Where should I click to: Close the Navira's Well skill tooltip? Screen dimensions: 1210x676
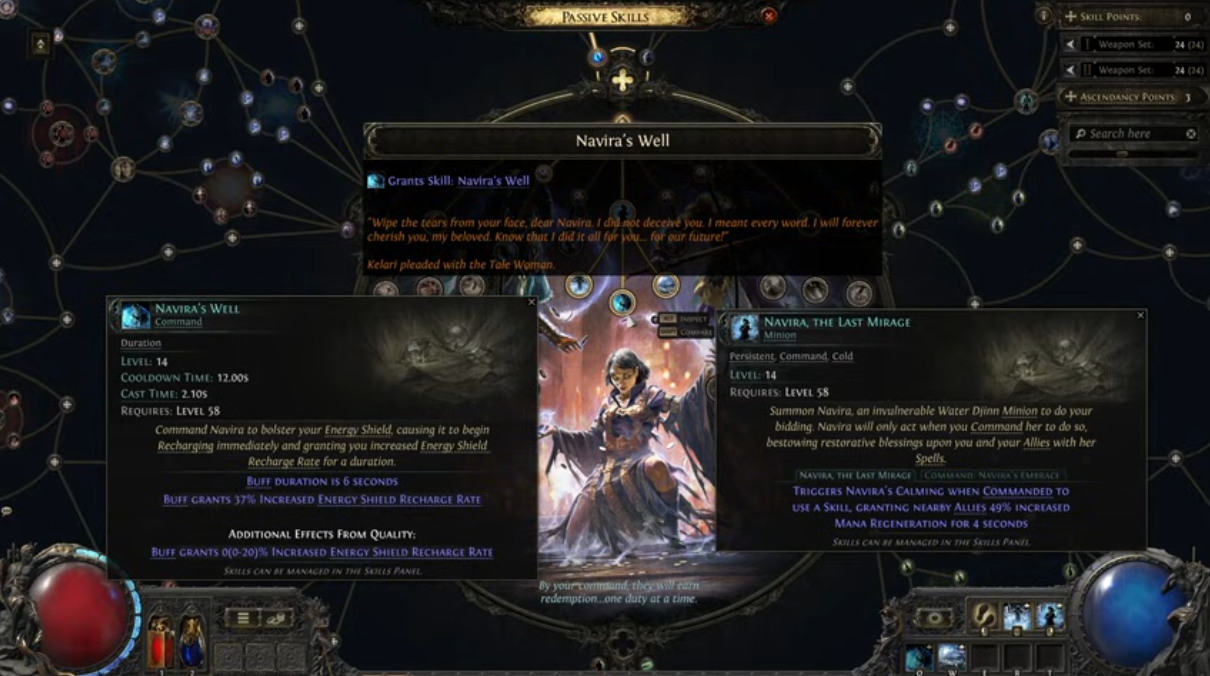pos(531,302)
